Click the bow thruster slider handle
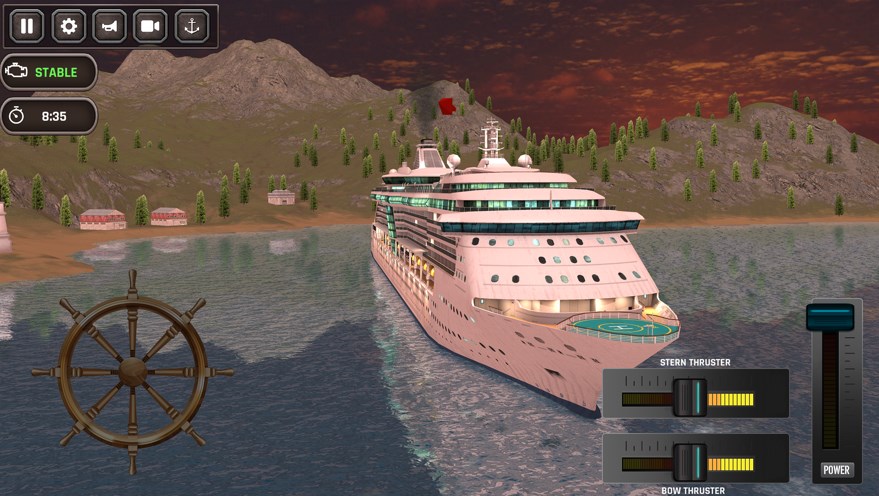Screen dimensions: 879x496 click(689, 461)
